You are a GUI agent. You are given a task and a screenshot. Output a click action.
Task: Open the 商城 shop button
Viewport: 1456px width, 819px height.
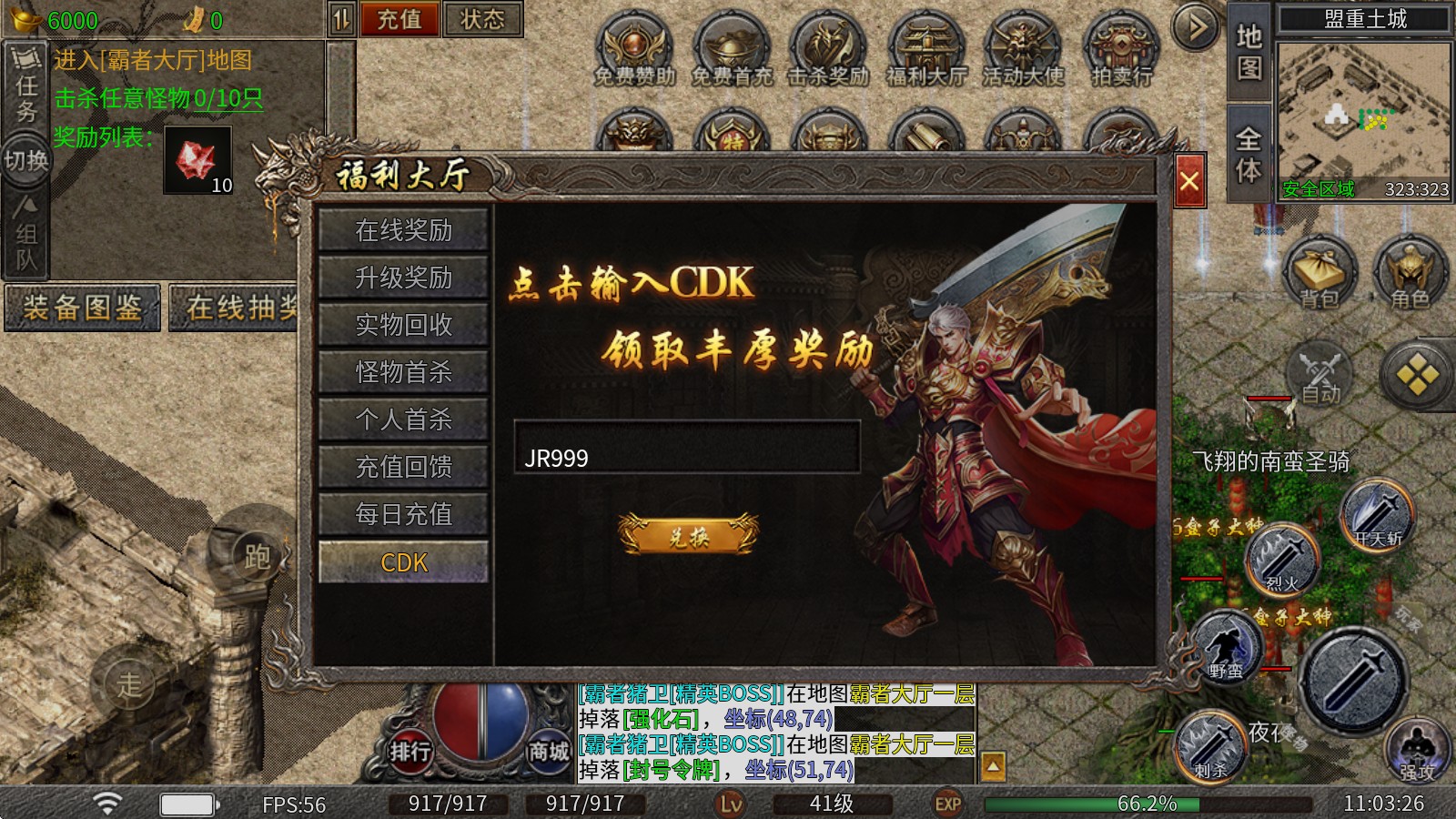click(549, 751)
